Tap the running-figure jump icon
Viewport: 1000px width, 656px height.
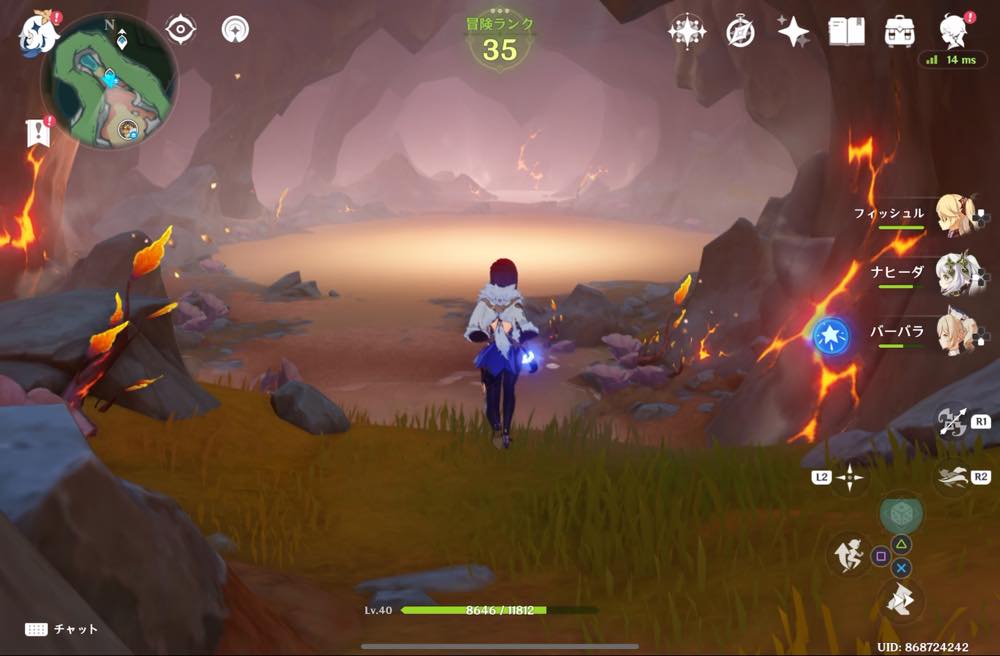coord(849,554)
